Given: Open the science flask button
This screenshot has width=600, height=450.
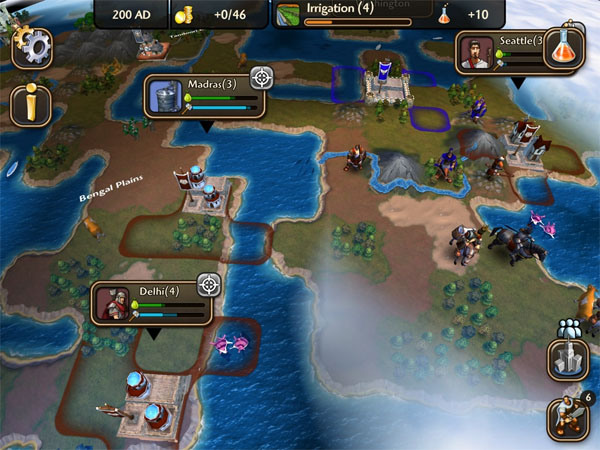Looking at the screenshot, I should coord(564,48).
